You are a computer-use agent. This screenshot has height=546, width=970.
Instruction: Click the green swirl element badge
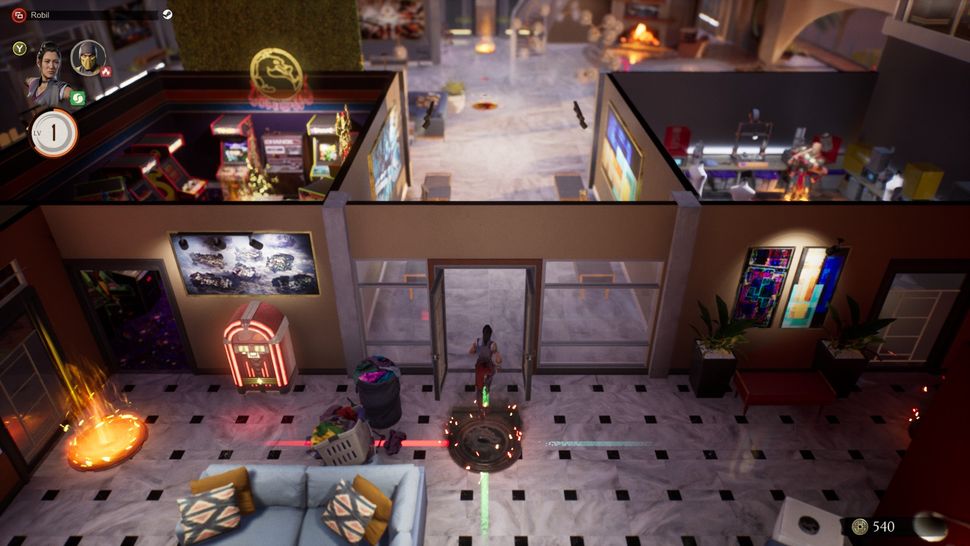pos(77,98)
